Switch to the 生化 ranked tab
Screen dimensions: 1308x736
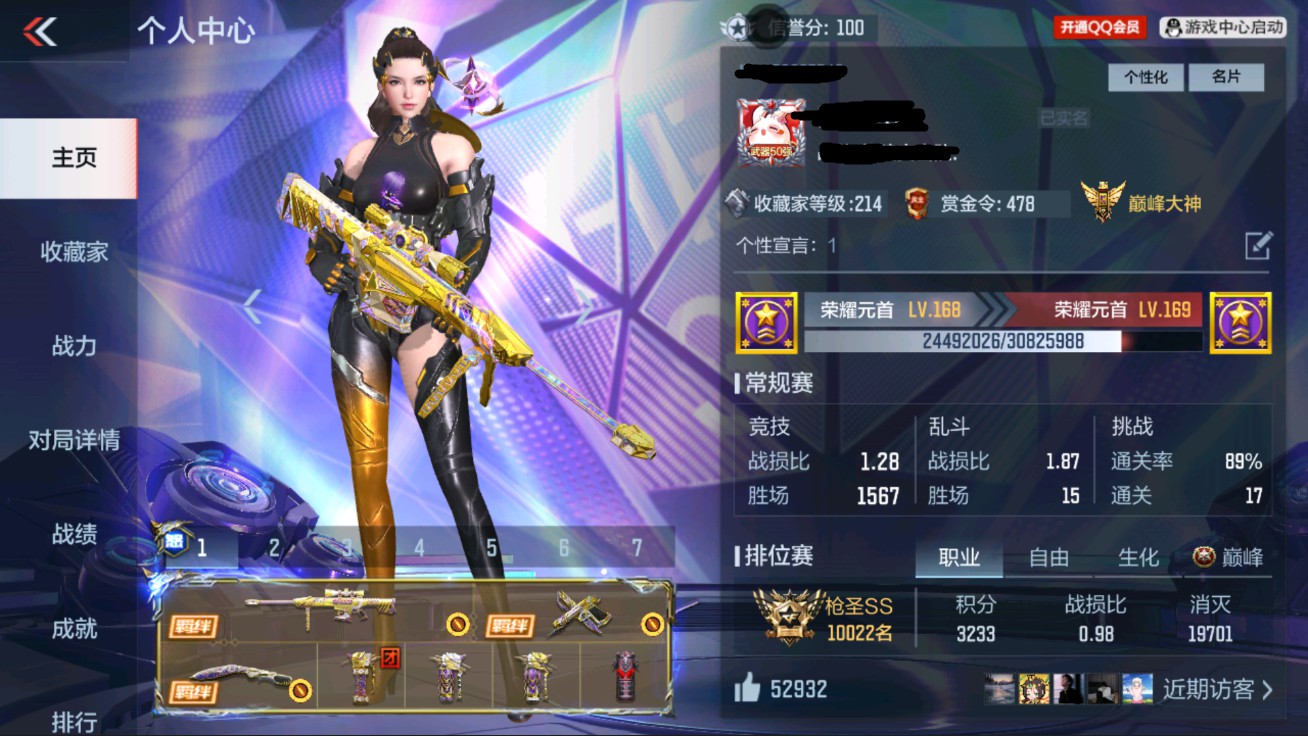(x=1138, y=560)
